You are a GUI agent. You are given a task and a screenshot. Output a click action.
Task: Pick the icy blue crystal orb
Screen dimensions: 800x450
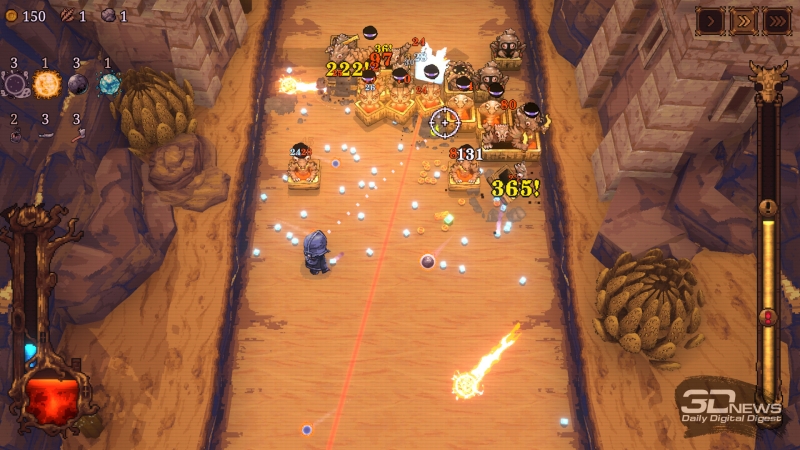[x=109, y=85]
